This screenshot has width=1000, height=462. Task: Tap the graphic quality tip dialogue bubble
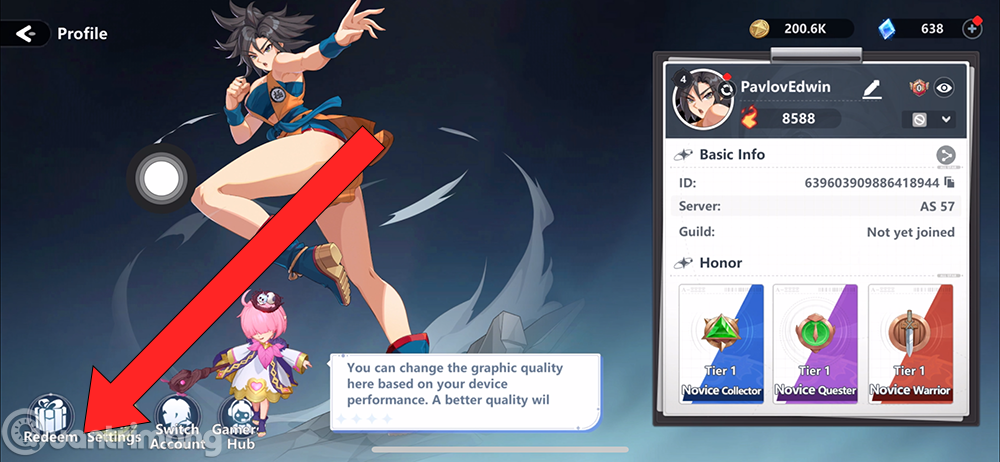466,392
